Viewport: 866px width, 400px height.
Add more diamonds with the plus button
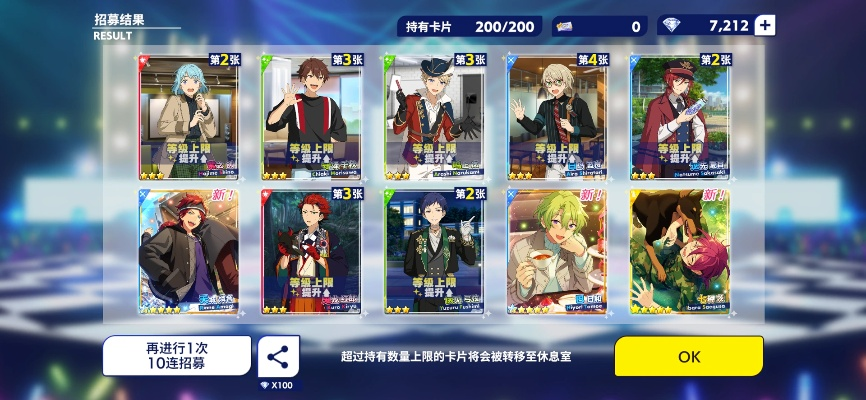(x=765, y=26)
